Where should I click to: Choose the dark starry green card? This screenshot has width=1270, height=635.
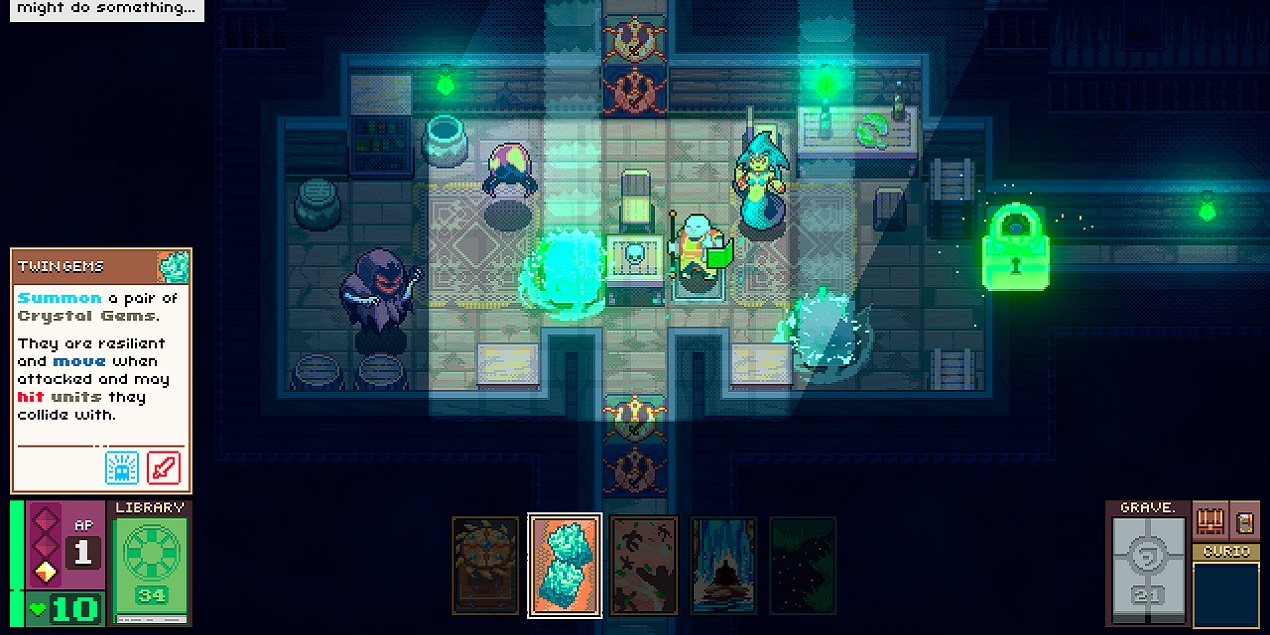pos(802,565)
